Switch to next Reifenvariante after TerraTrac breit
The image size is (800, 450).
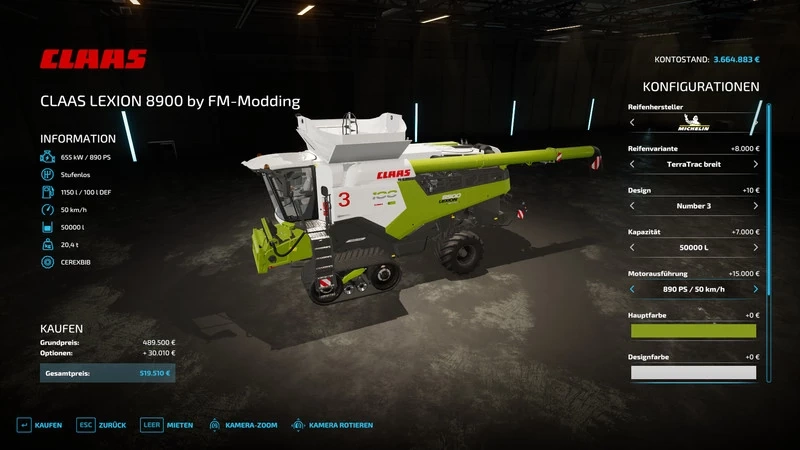[x=756, y=164]
